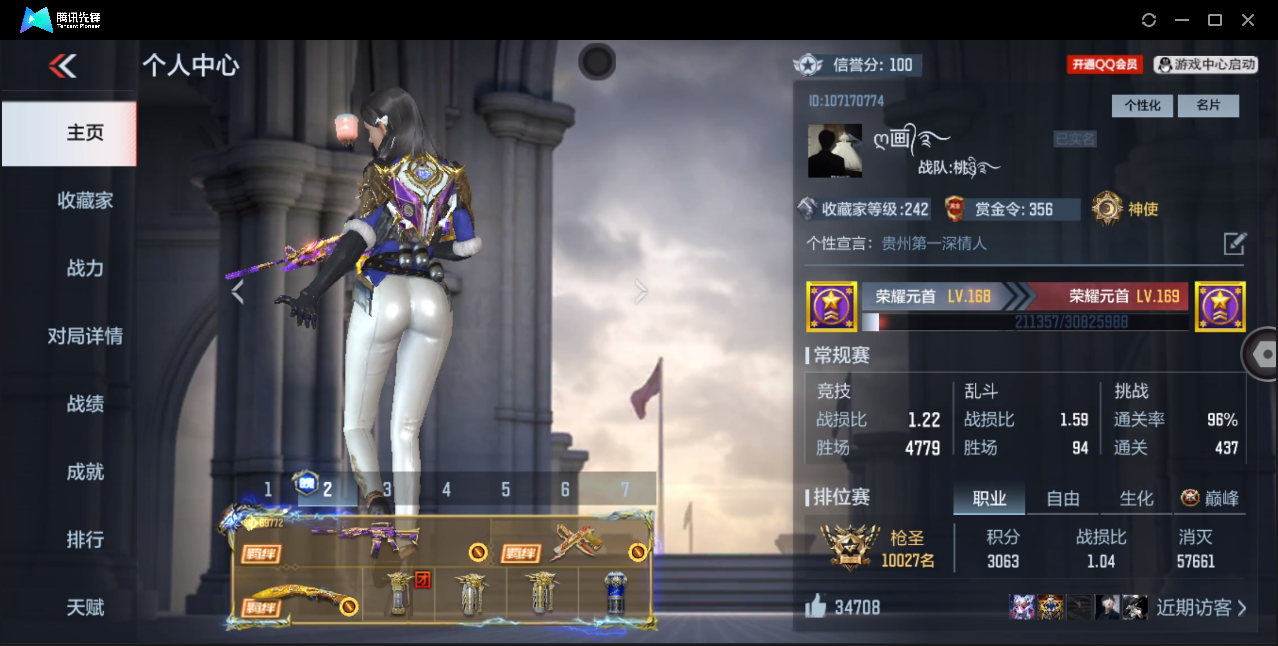Image resolution: width=1278 pixels, height=646 pixels.
Task: Go back with the red arrow button
Action: [62, 66]
